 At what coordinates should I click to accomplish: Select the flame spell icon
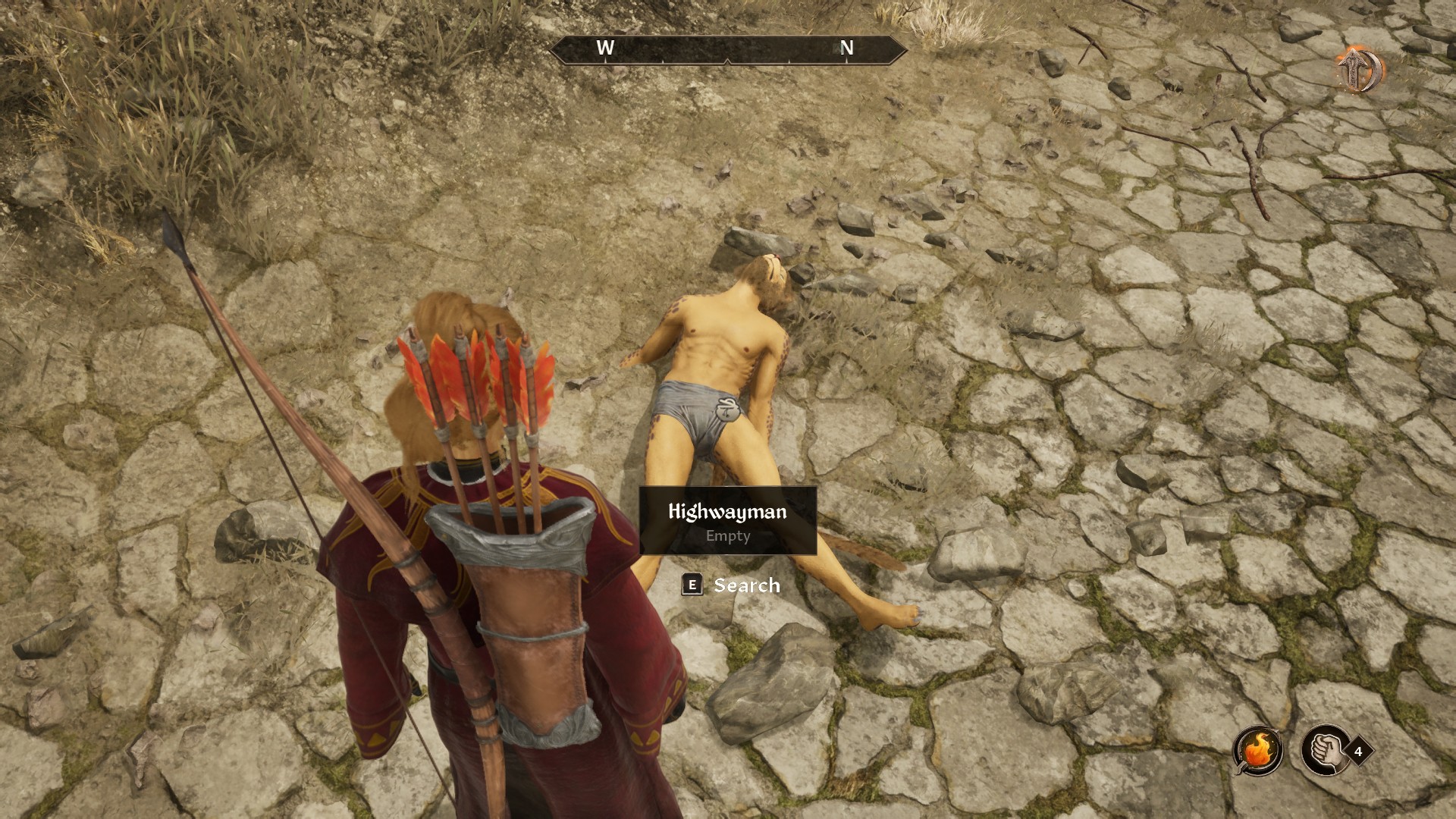point(1258,751)
